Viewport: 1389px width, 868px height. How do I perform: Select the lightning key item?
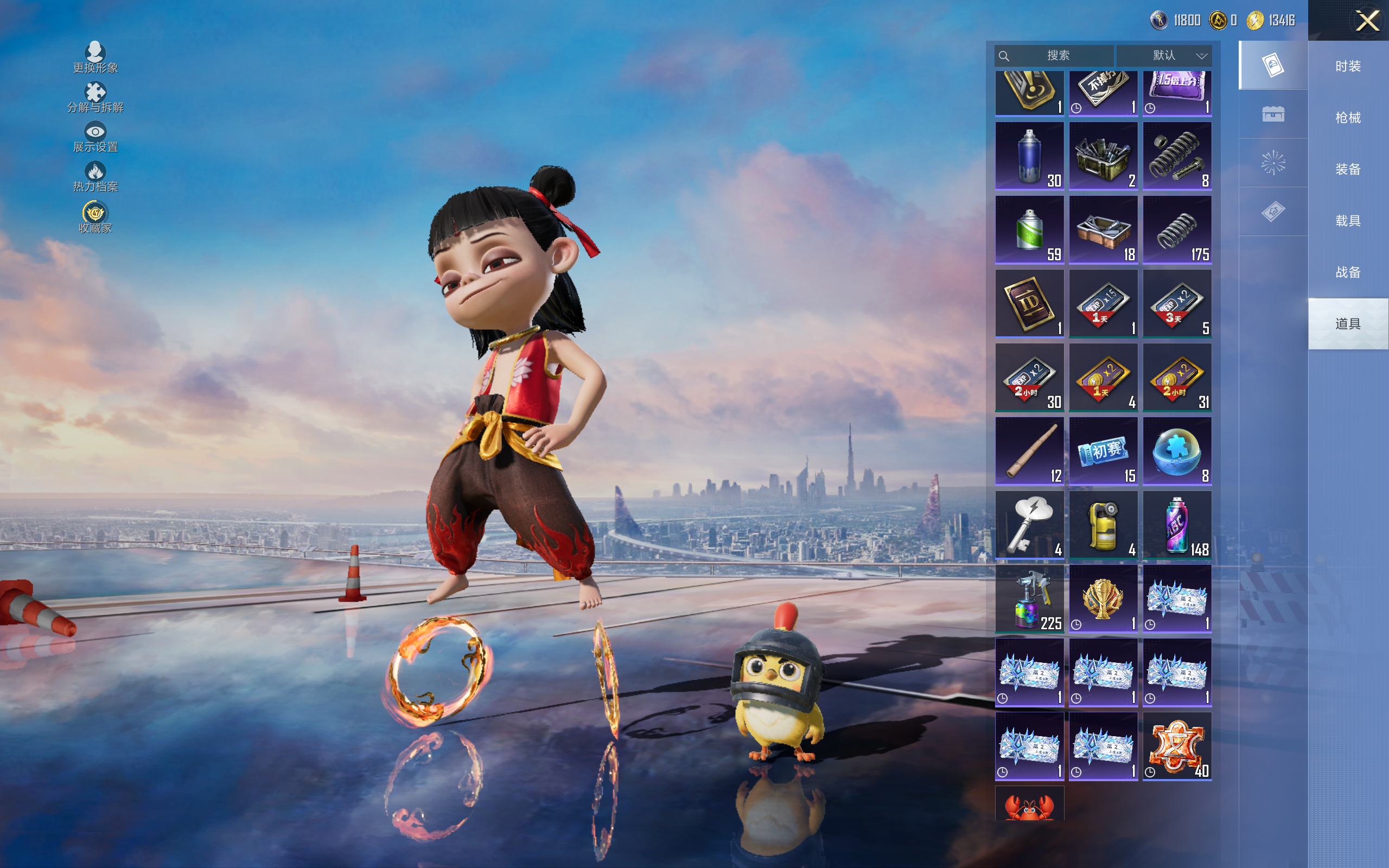coord(1029,524)
